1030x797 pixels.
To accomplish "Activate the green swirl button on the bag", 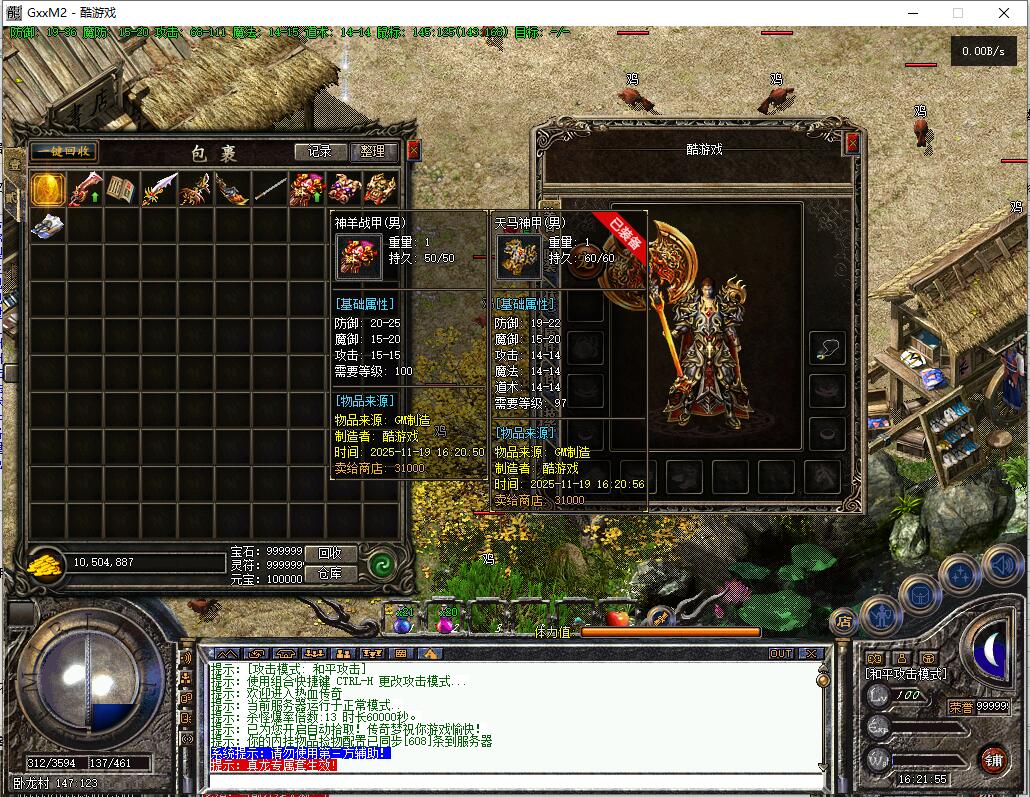I will coord(380,564).
